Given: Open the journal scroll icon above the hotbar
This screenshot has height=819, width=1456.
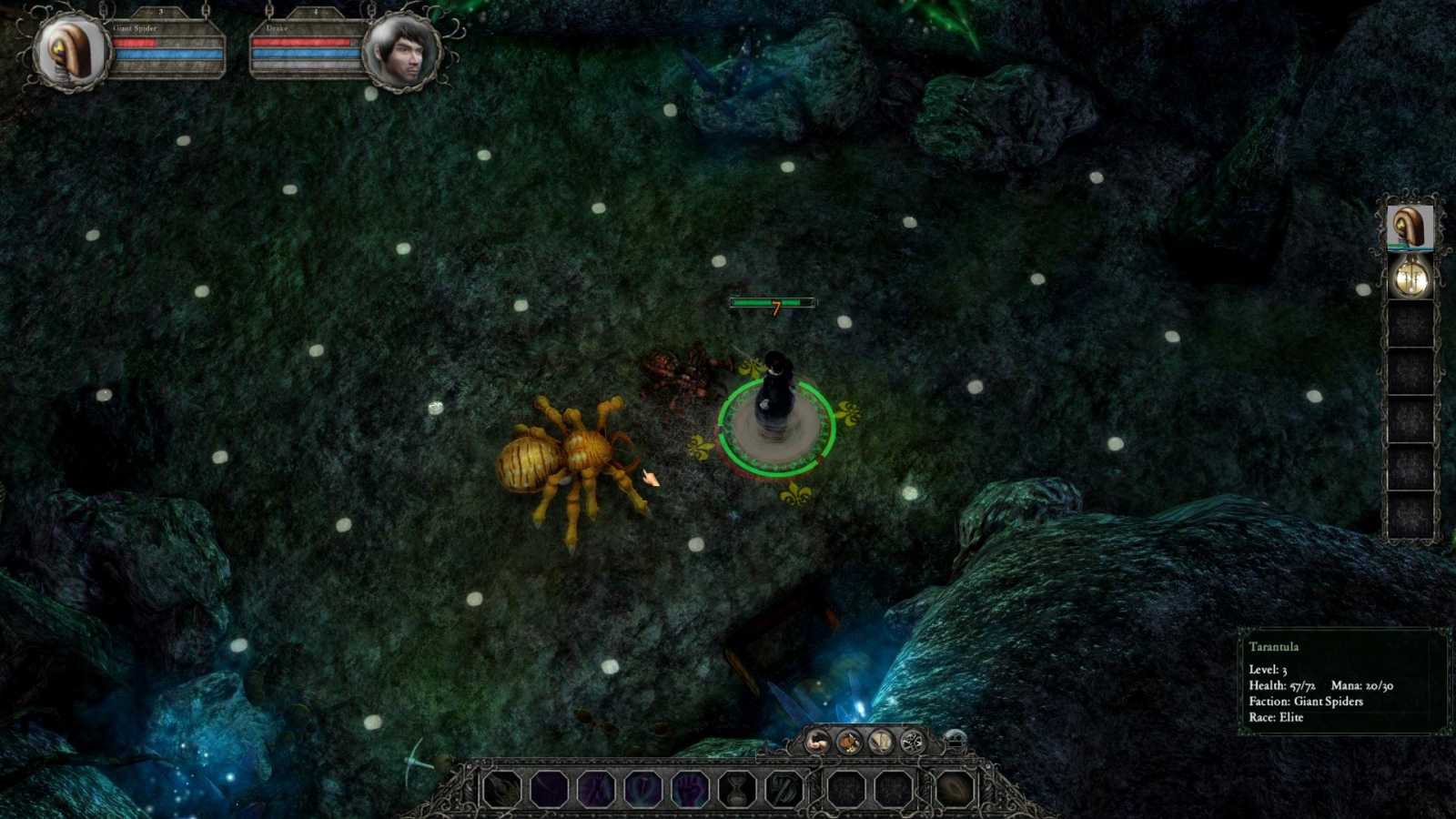Looking at the screenshot, I should coord(880,741).
